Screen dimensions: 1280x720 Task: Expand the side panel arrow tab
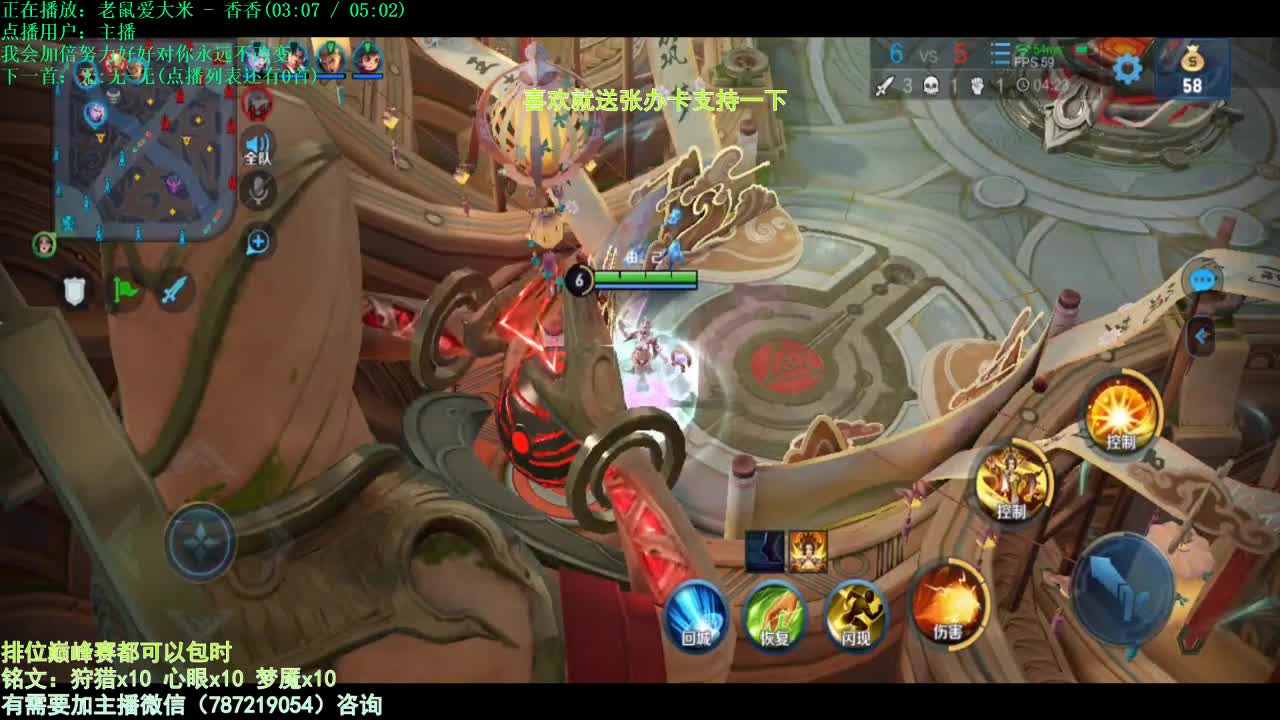[1201, 337]
